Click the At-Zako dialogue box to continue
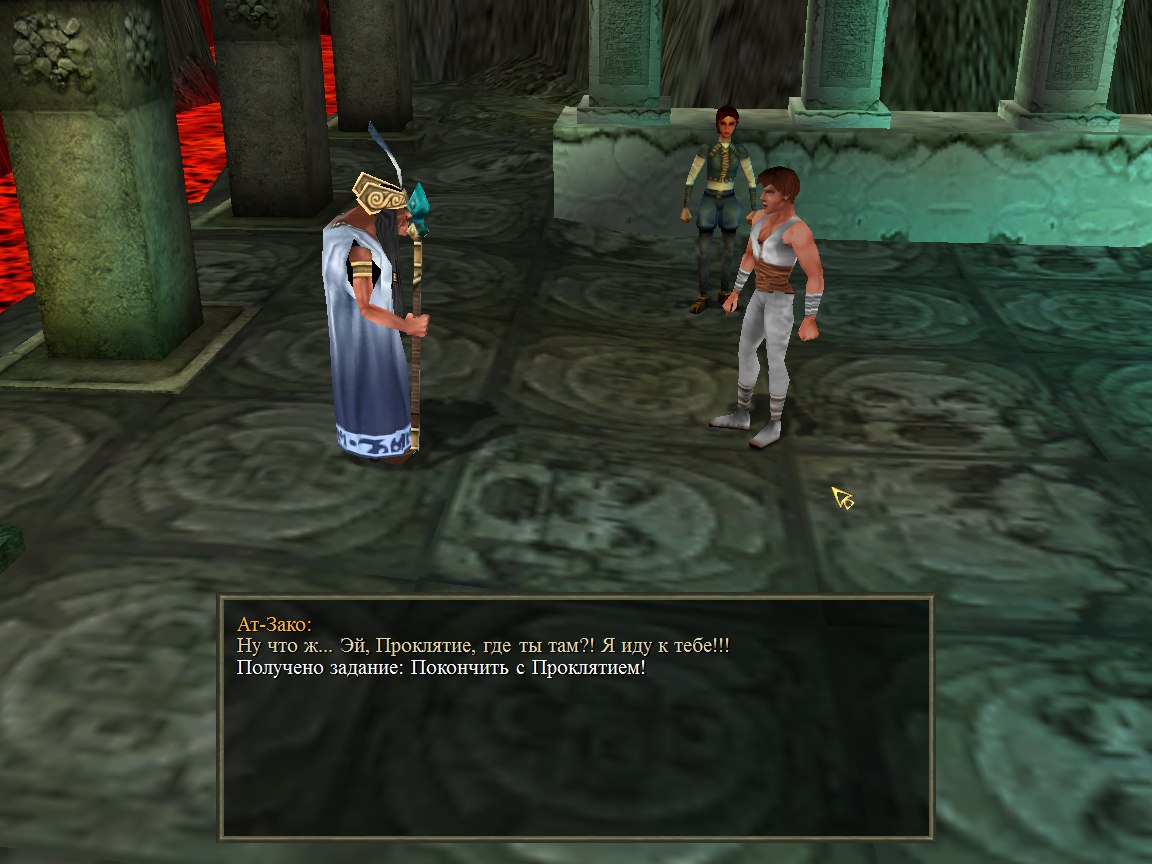The height and width of the screenshot is (864, 1152). [576, 716]
